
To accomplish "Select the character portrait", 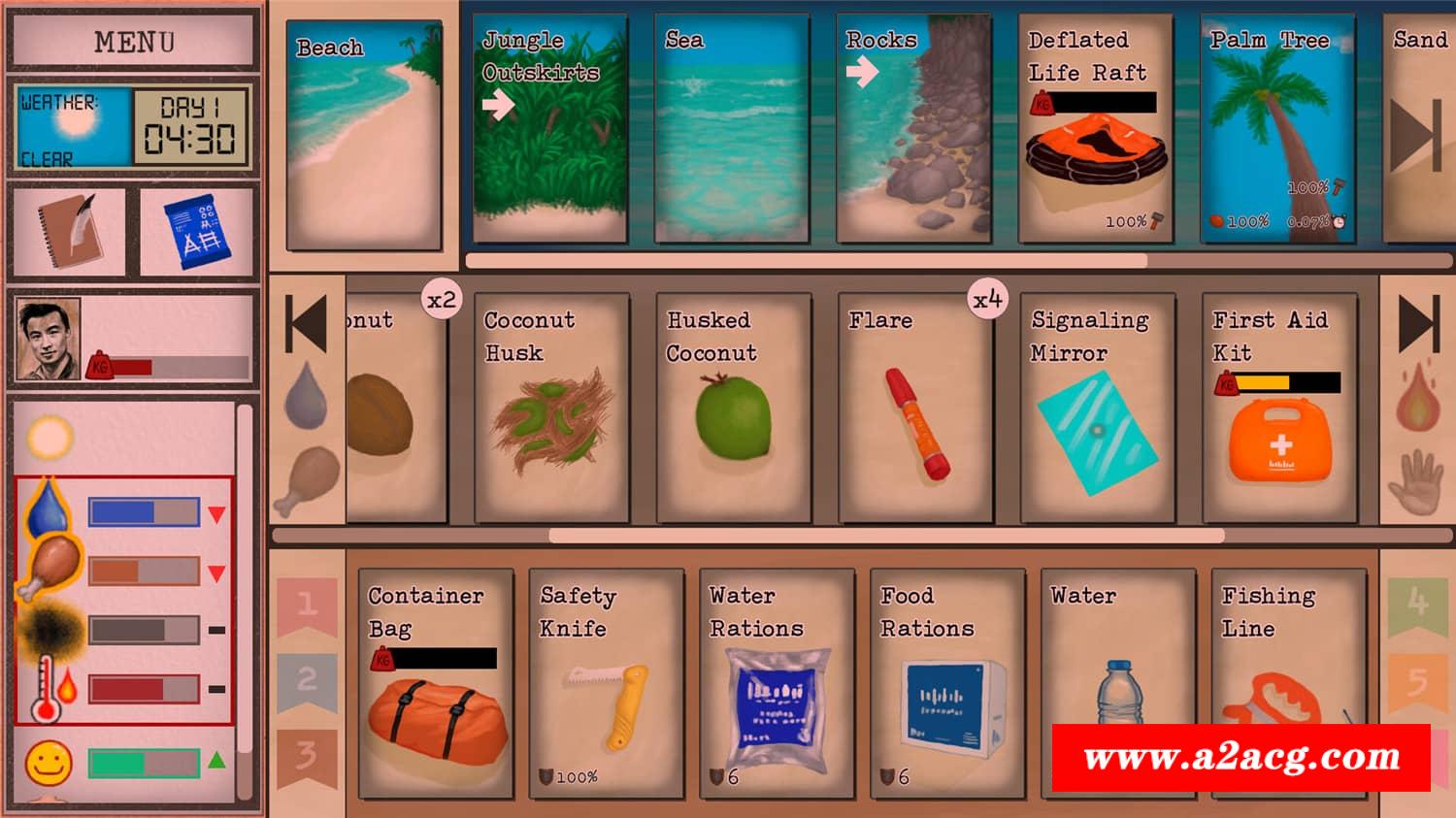I will [x=49, y=340].
